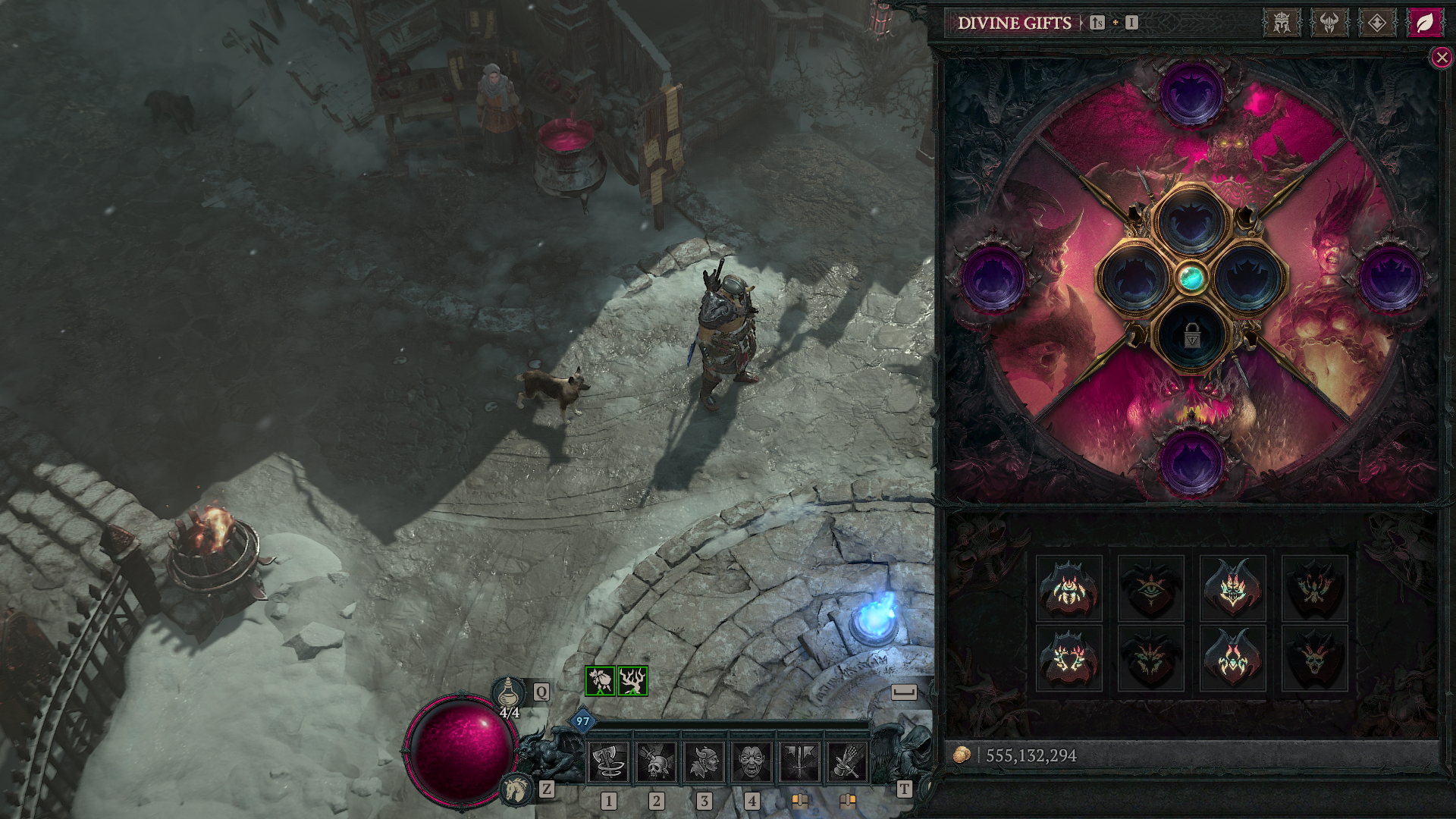Close the Divine Gifts panel
1456x819 pixels.
click(x=1441, y=58)
